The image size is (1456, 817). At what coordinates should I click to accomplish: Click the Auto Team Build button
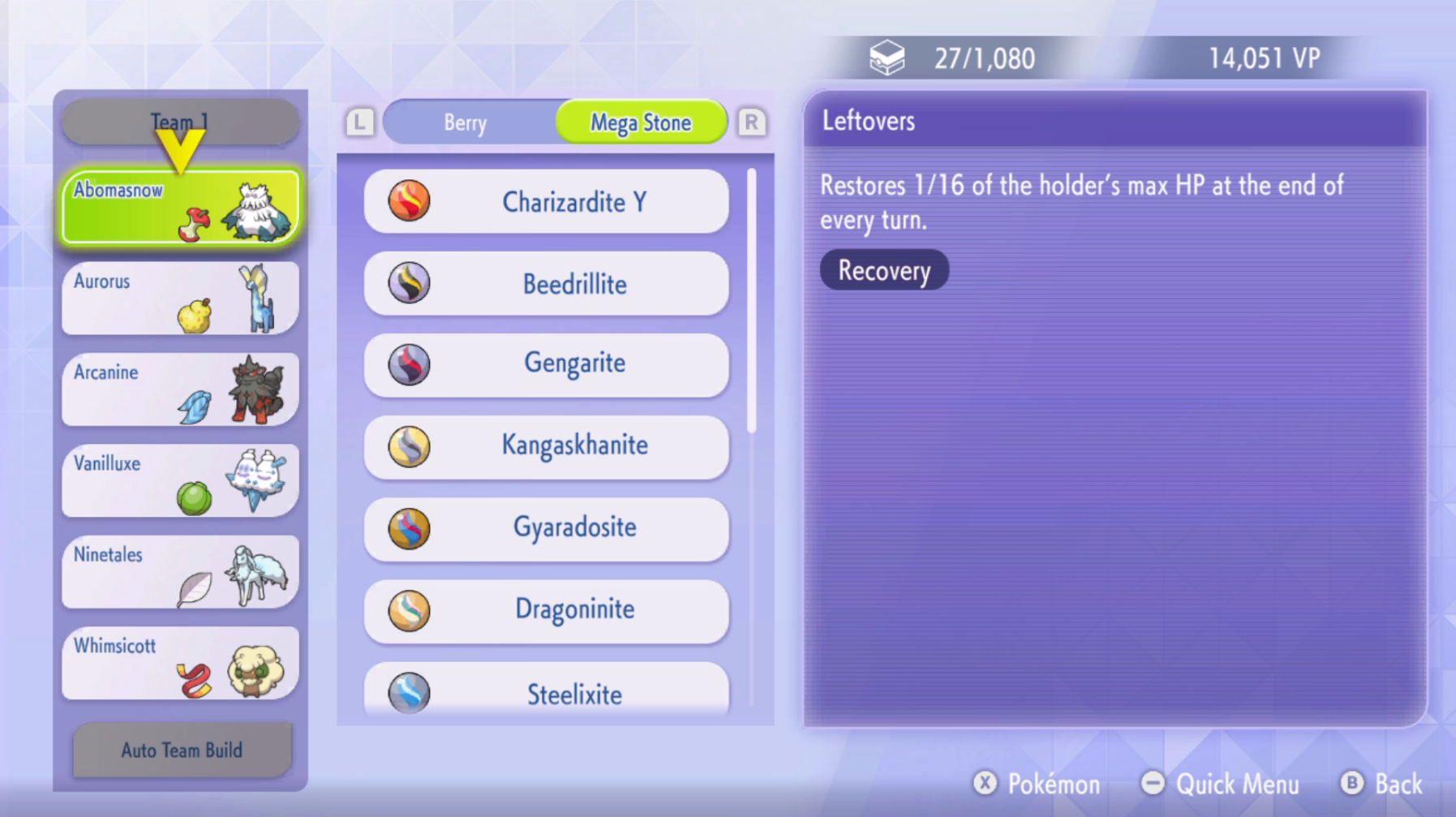[x=181, y=750]
